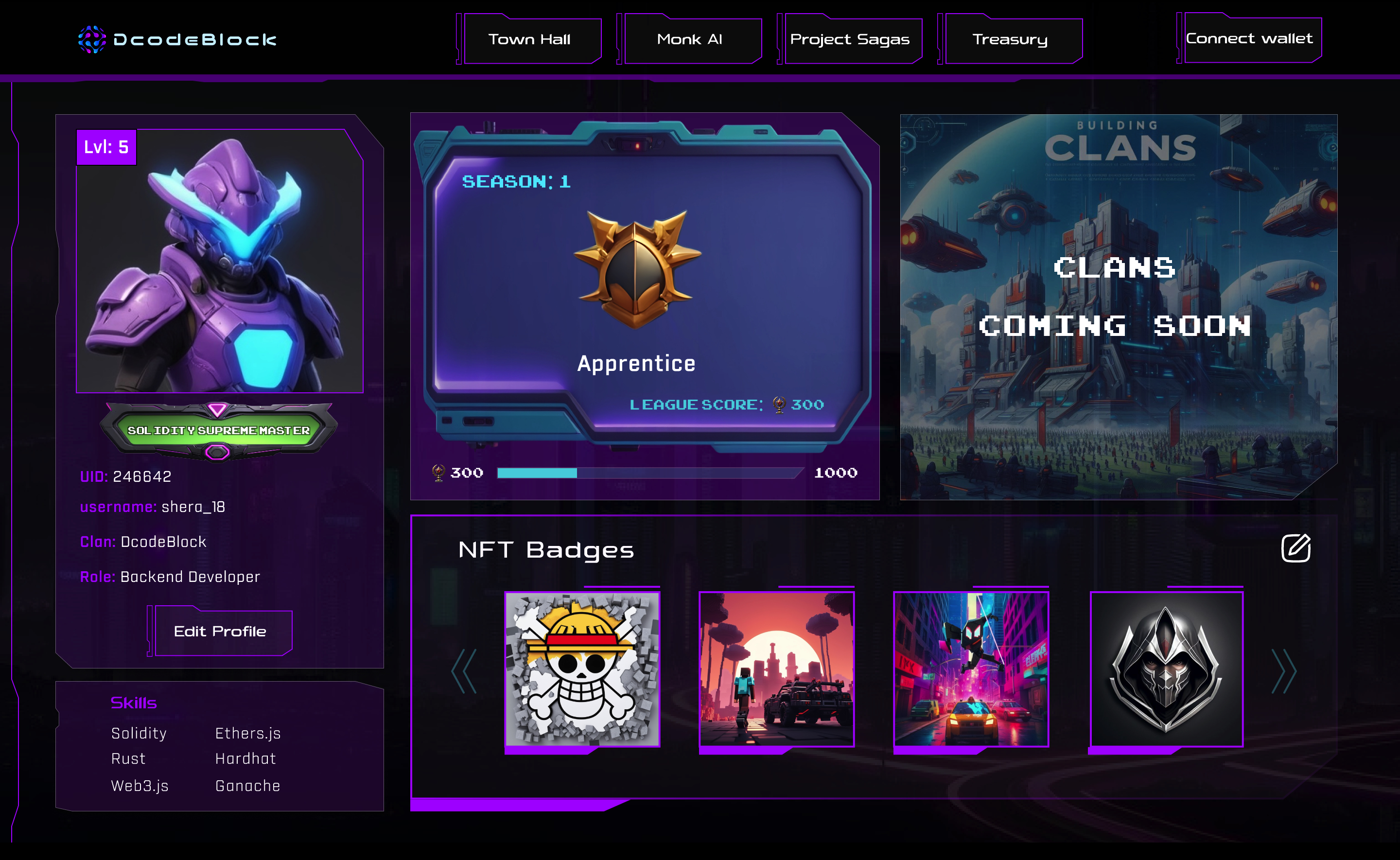Show previous NFT badges with left arrow

(464, 671)
